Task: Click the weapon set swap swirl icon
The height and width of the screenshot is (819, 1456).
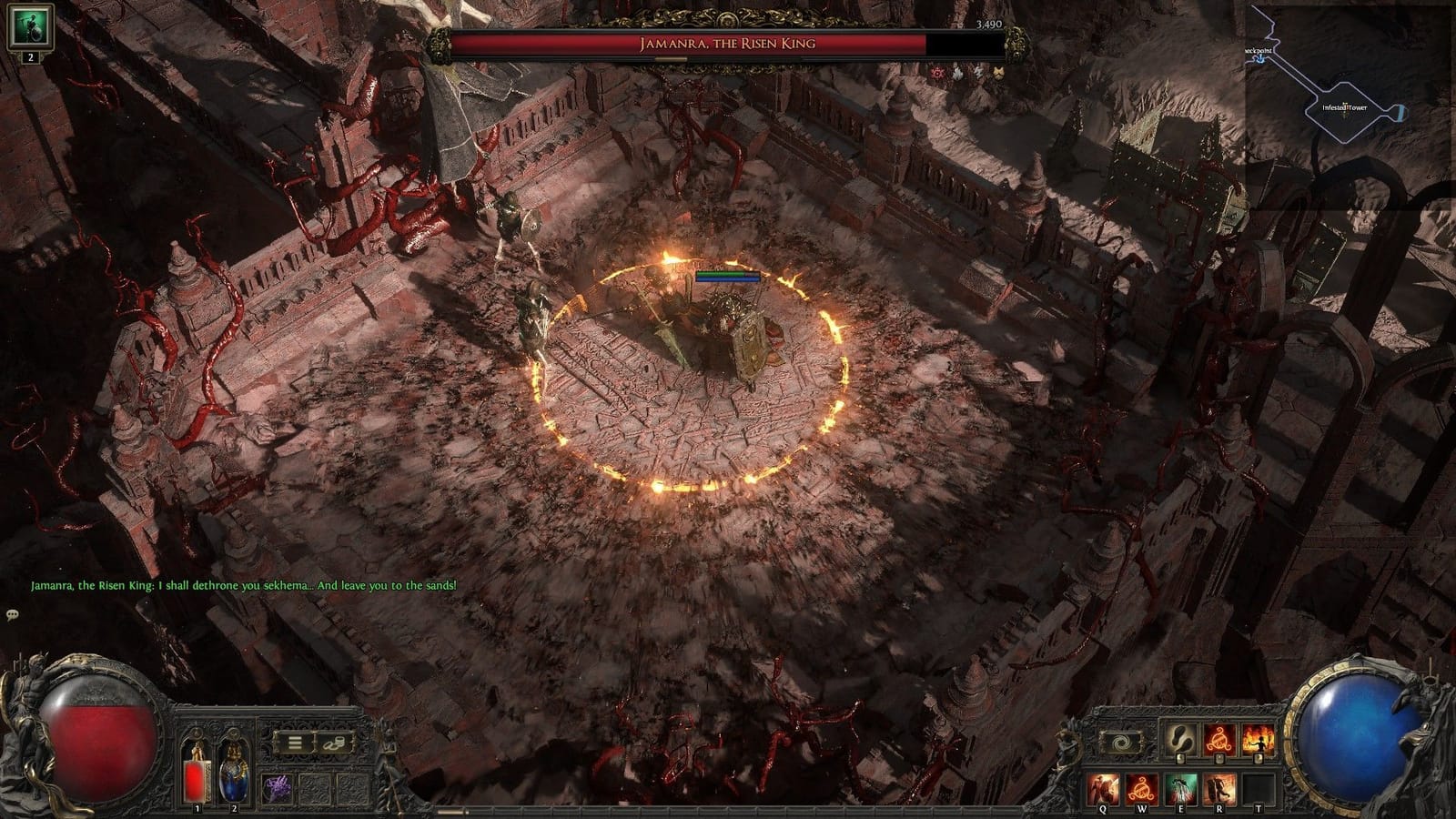Action: (1124, 742)
